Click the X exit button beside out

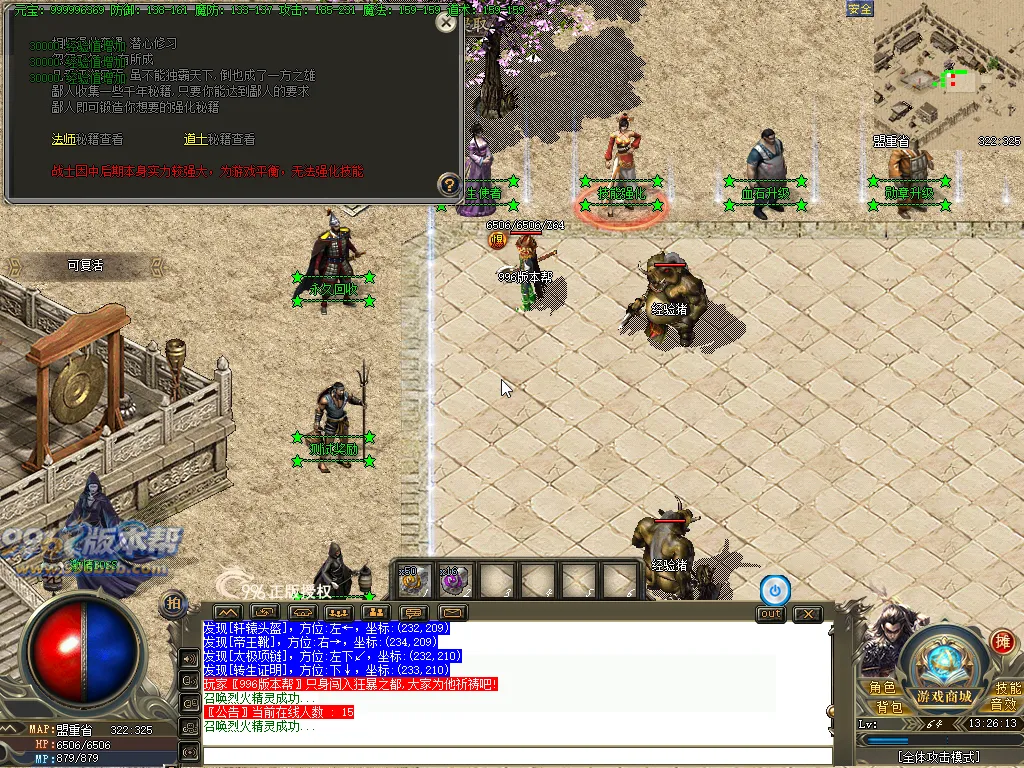pyautogui.click(x=806, y=614)
